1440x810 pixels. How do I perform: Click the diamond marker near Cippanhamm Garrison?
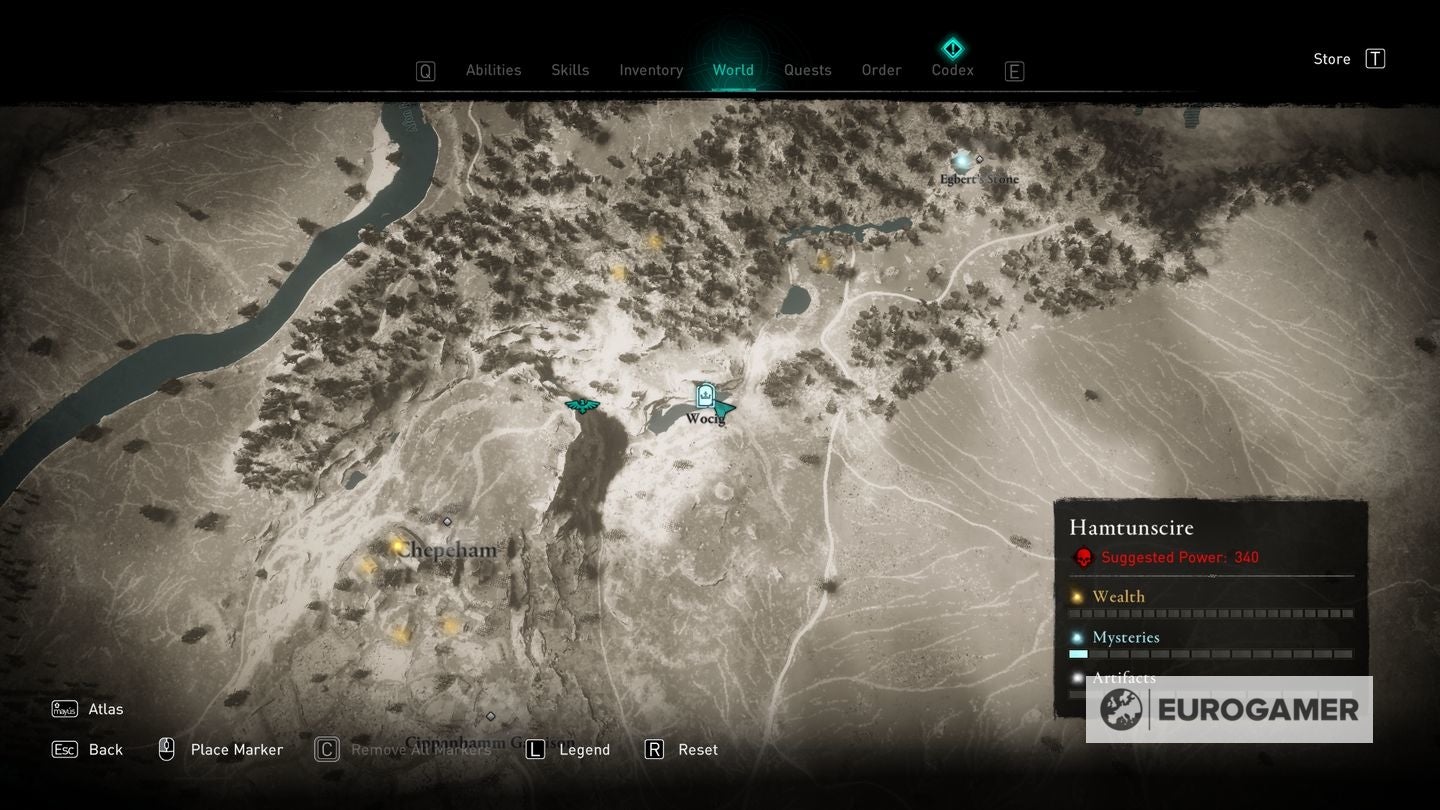[491, 715]
